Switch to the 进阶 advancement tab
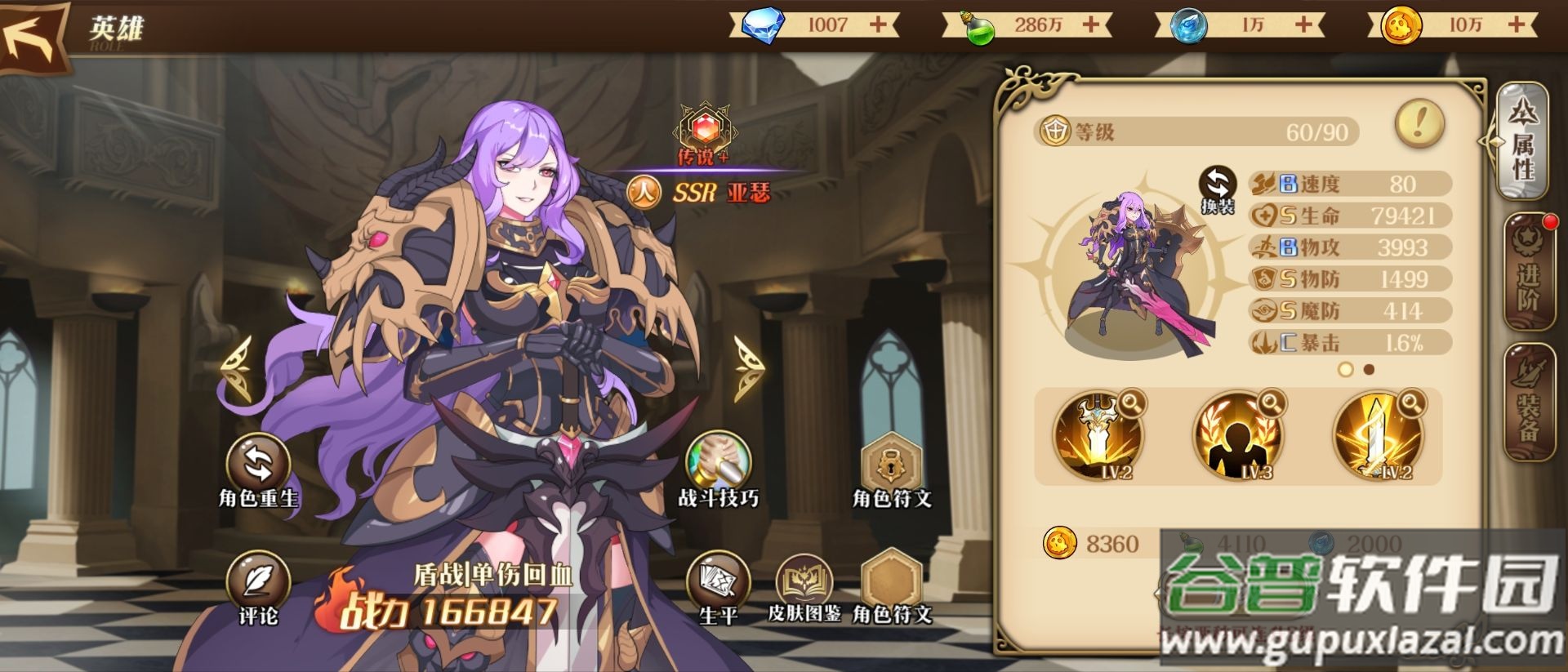This screenshot has height=672, width=1568. pos(1526,272)
